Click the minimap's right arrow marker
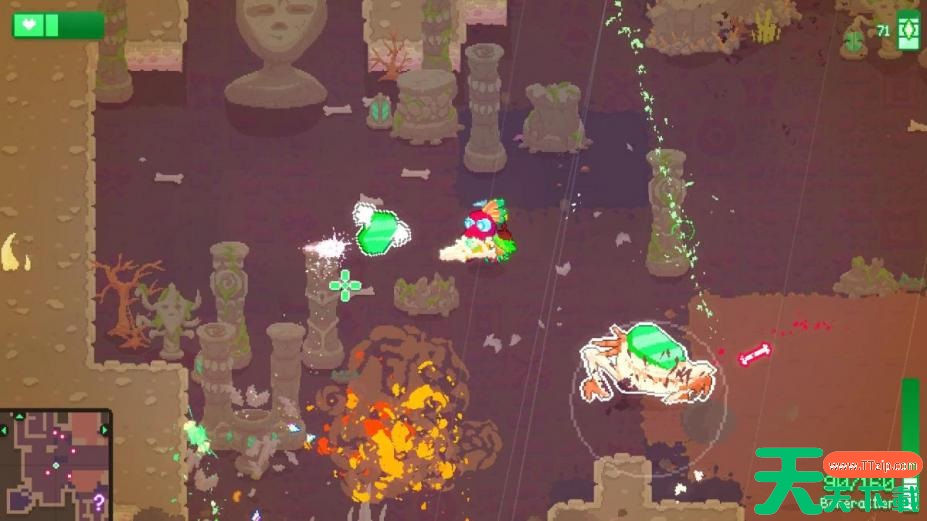The width and height of the screenshot is (927, 521). (x=106, y=431)
